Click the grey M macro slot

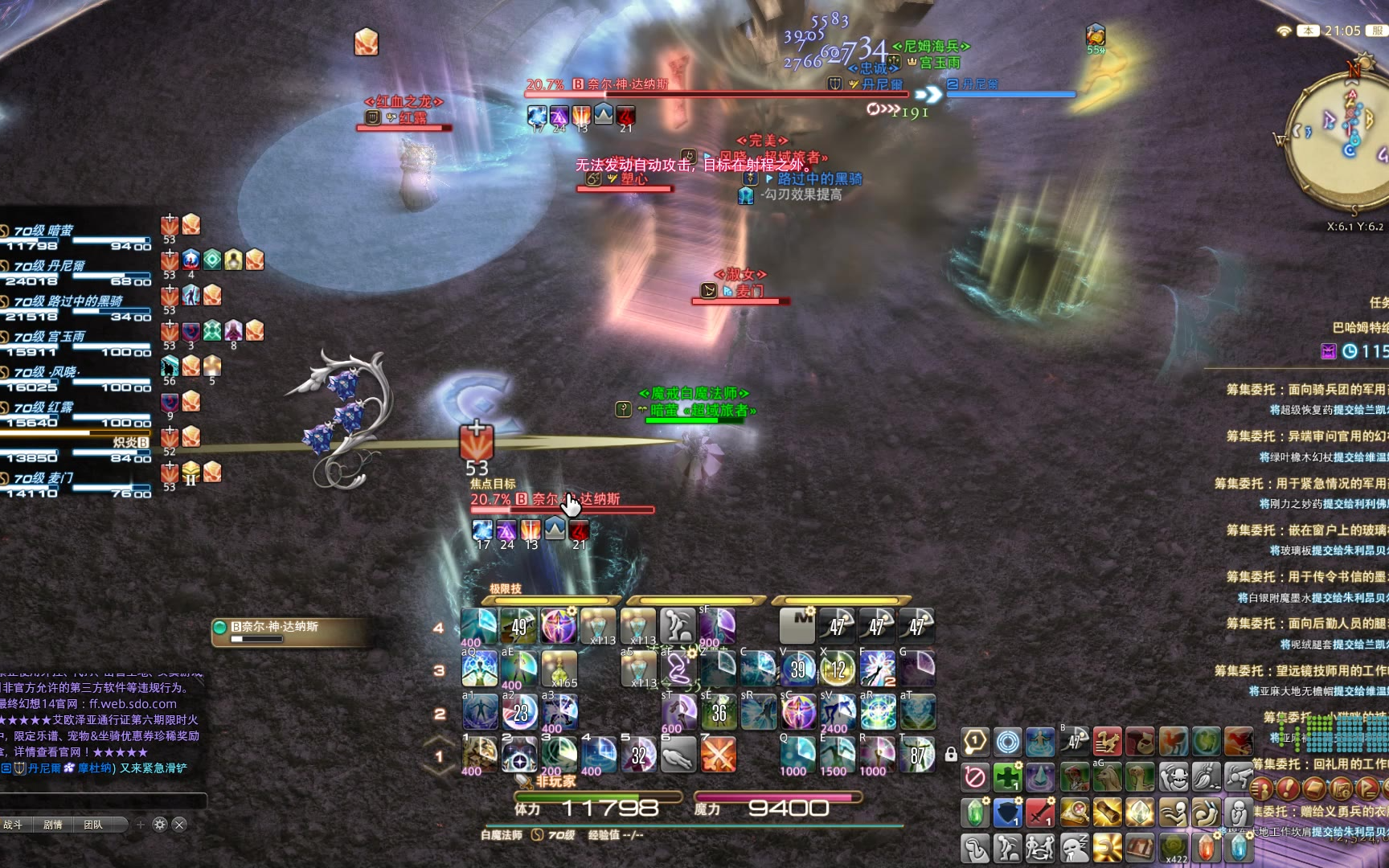point(797,625)
